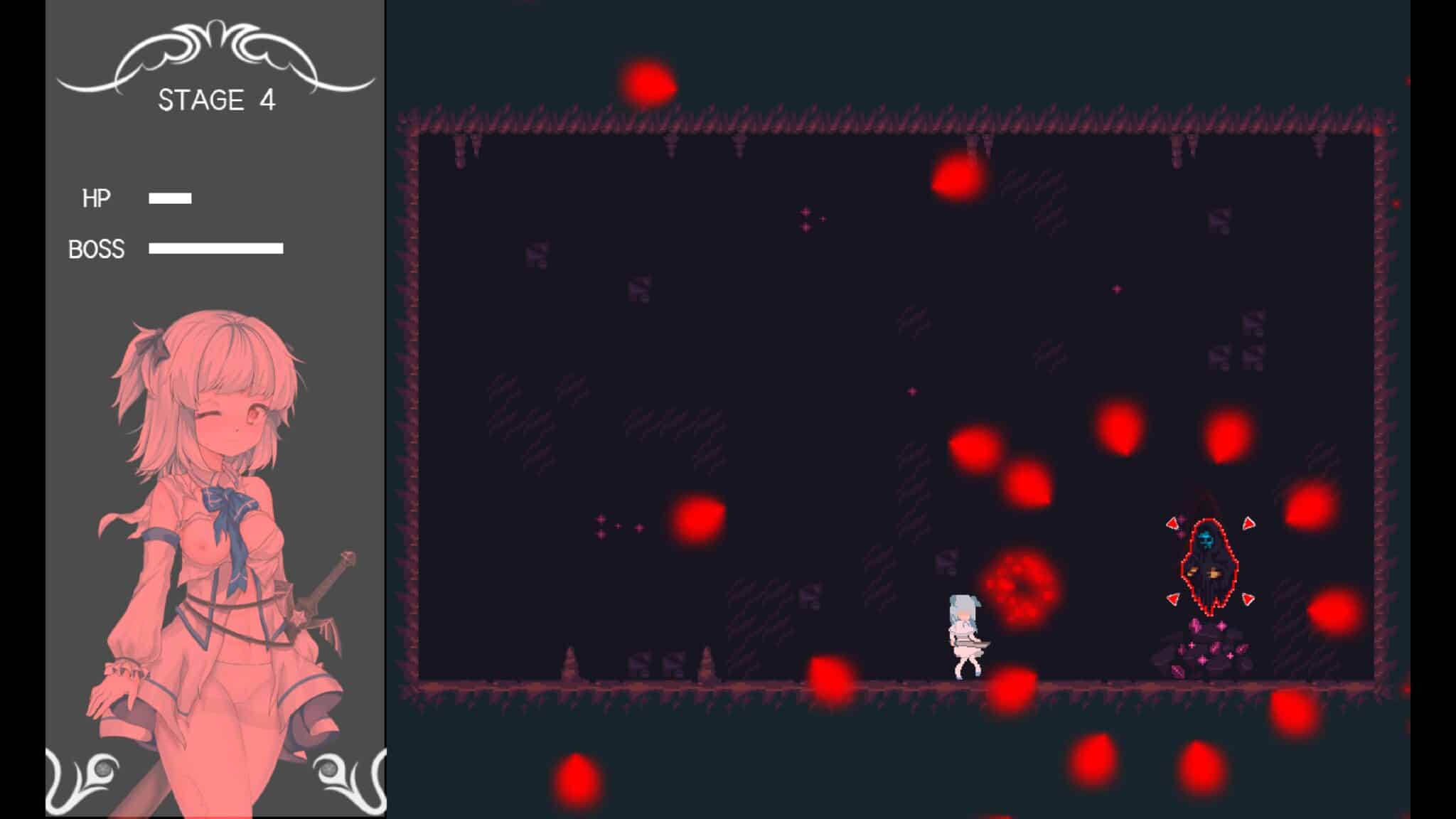1456x819 pixels.
Task: Click the BOSS label
Action: 95,248
